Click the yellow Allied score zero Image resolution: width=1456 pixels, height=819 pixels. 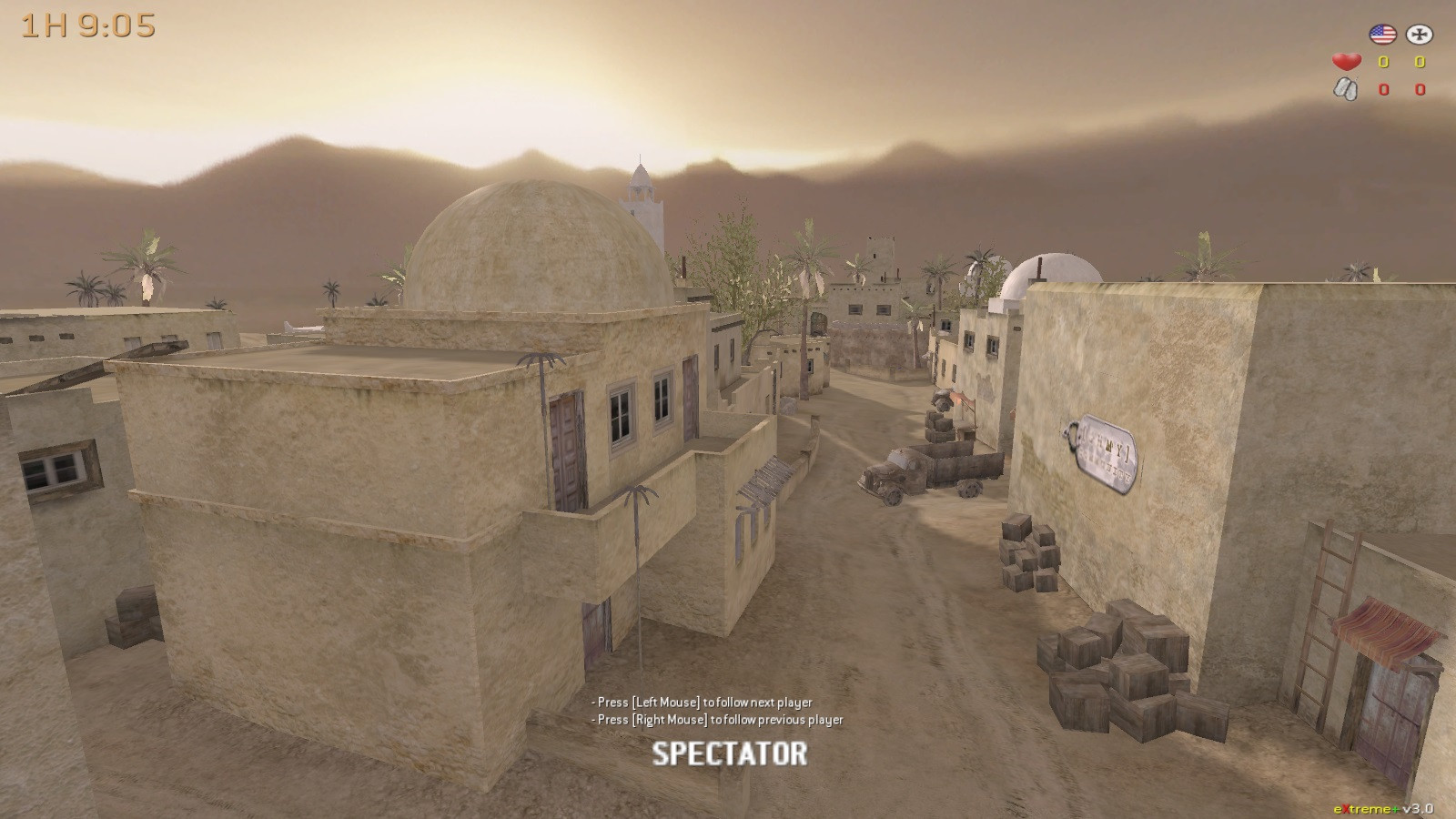point(1382,62)
